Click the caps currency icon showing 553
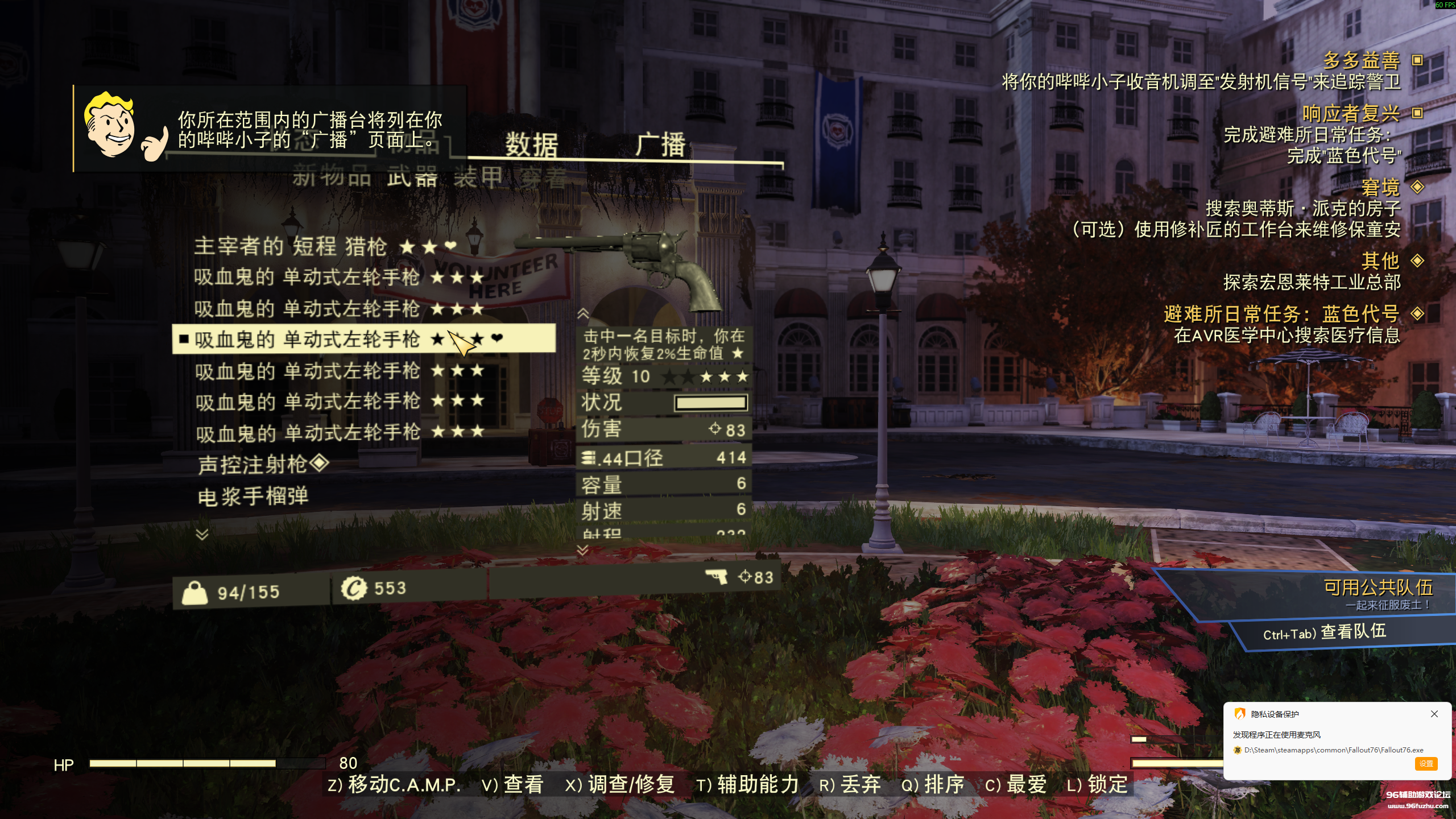The height and width of the screenshot is (819, 1456). point(355,590)
